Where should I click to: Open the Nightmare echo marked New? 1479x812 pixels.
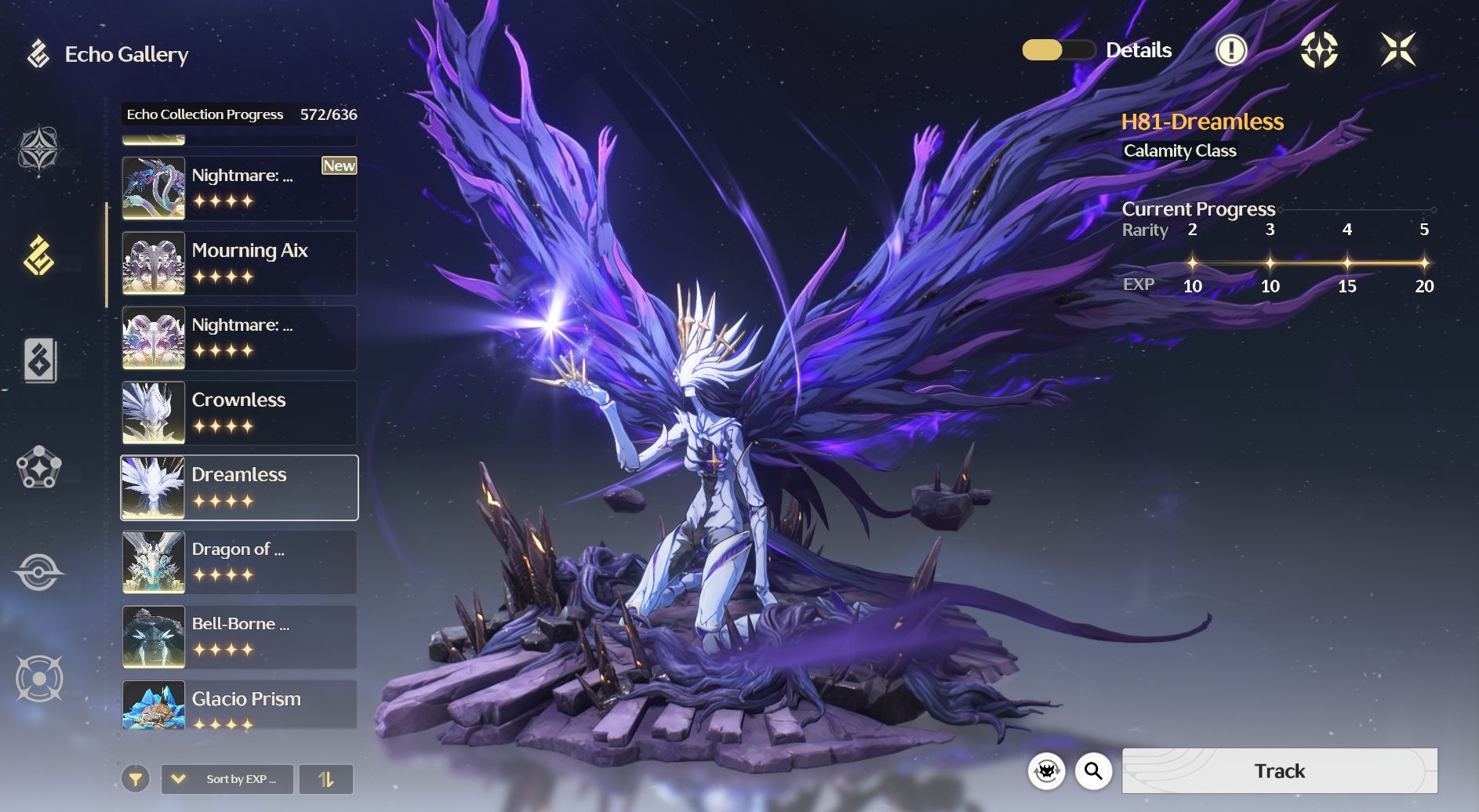(x=239, y=188)
